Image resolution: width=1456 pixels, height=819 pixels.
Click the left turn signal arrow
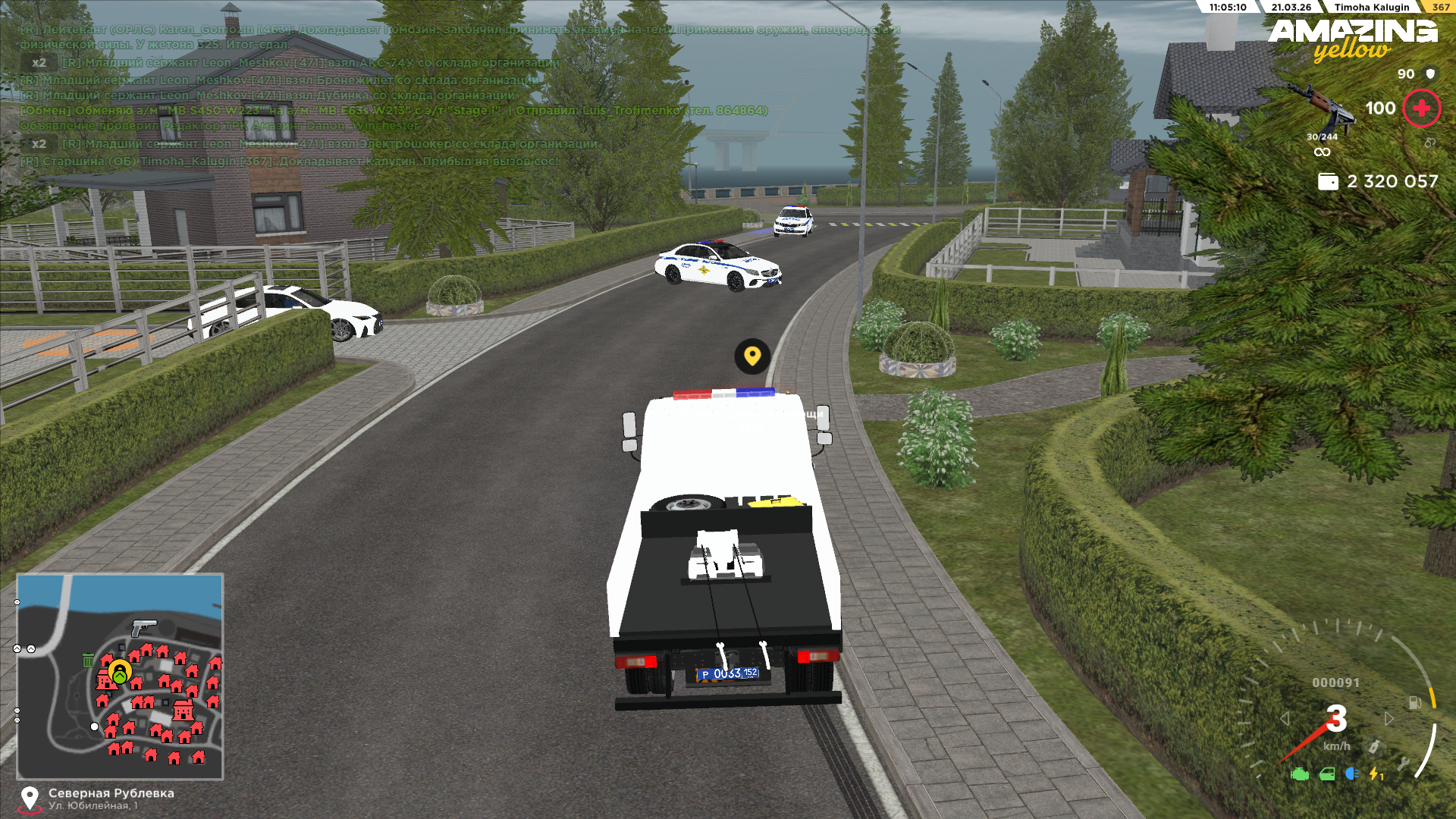1284,718
